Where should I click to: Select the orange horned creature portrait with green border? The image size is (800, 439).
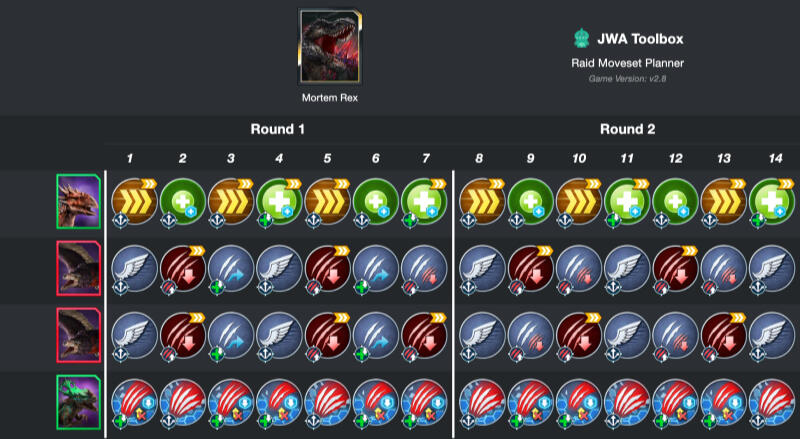pyautogui.click(x=78, y=201)
